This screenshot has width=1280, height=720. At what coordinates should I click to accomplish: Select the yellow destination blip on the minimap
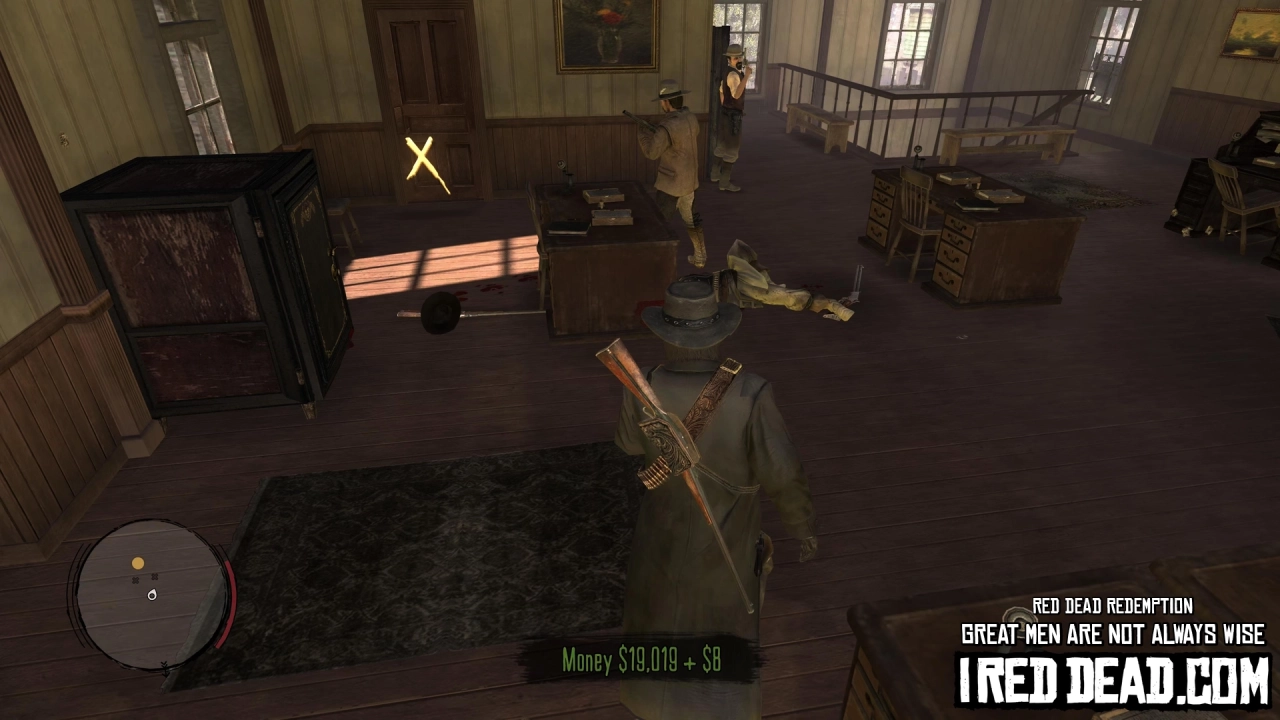pyautogui.click(x=137, y=562)
